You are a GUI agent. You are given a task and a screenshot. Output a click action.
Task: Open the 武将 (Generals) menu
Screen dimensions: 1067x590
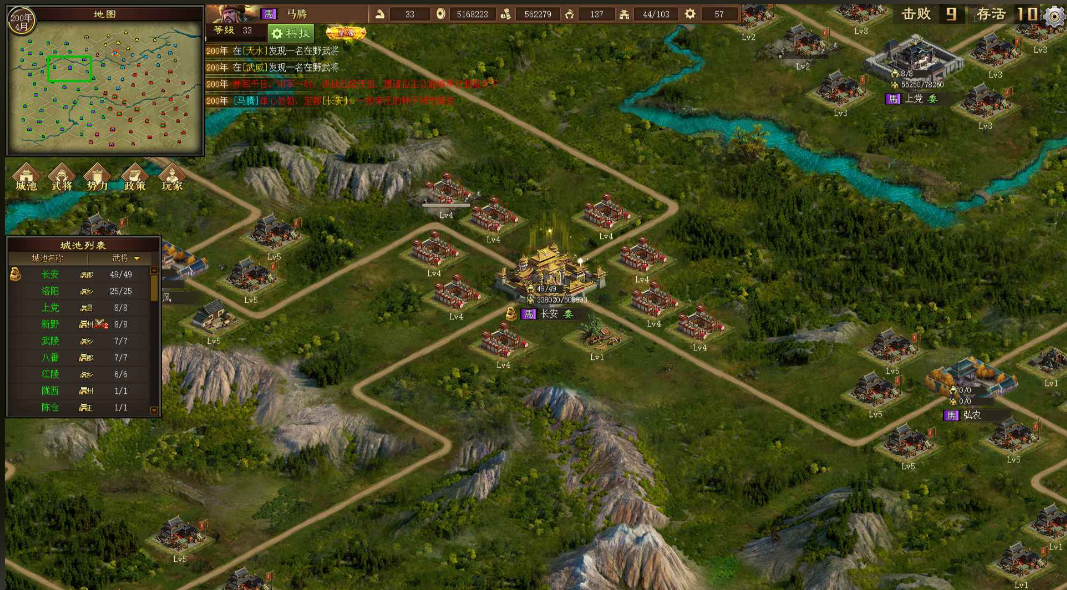(x=62, y=177)
